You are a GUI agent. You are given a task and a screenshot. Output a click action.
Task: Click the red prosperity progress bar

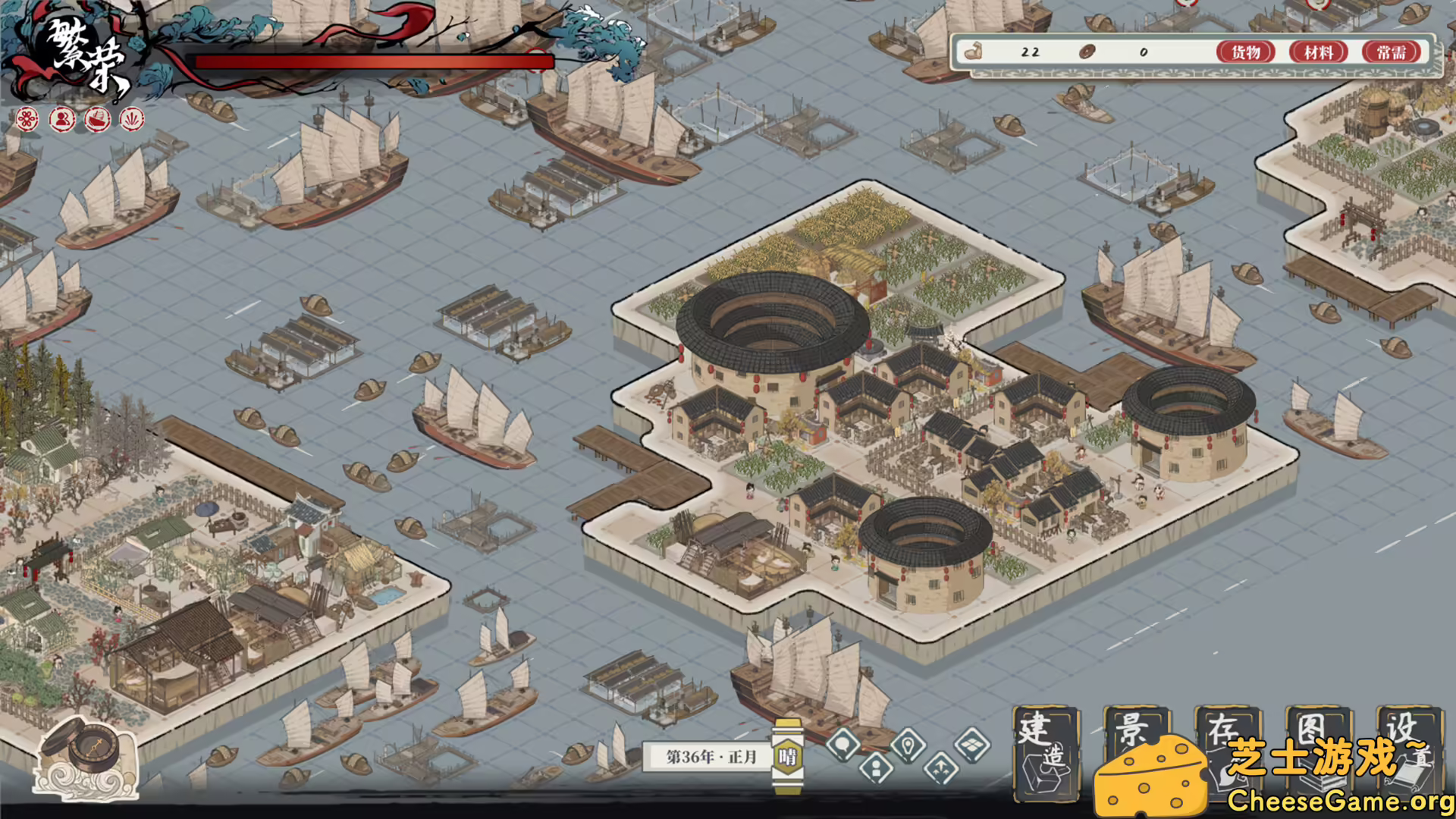click(364, 61)
